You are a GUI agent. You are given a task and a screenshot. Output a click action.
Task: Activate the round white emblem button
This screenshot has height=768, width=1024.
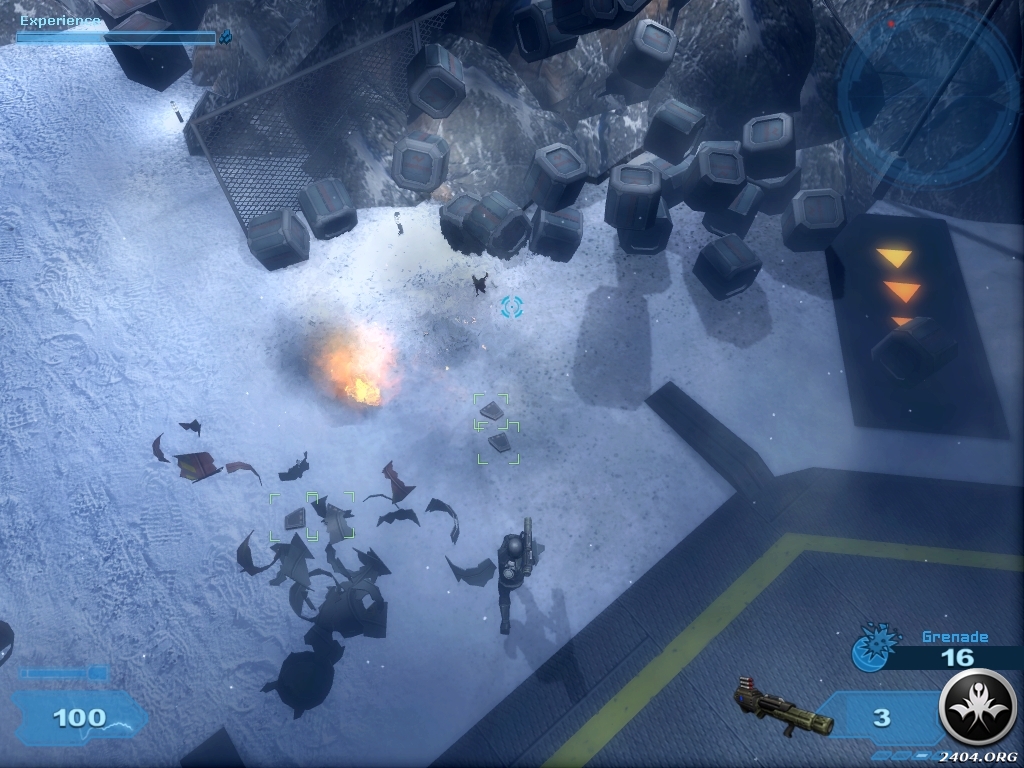977,709
